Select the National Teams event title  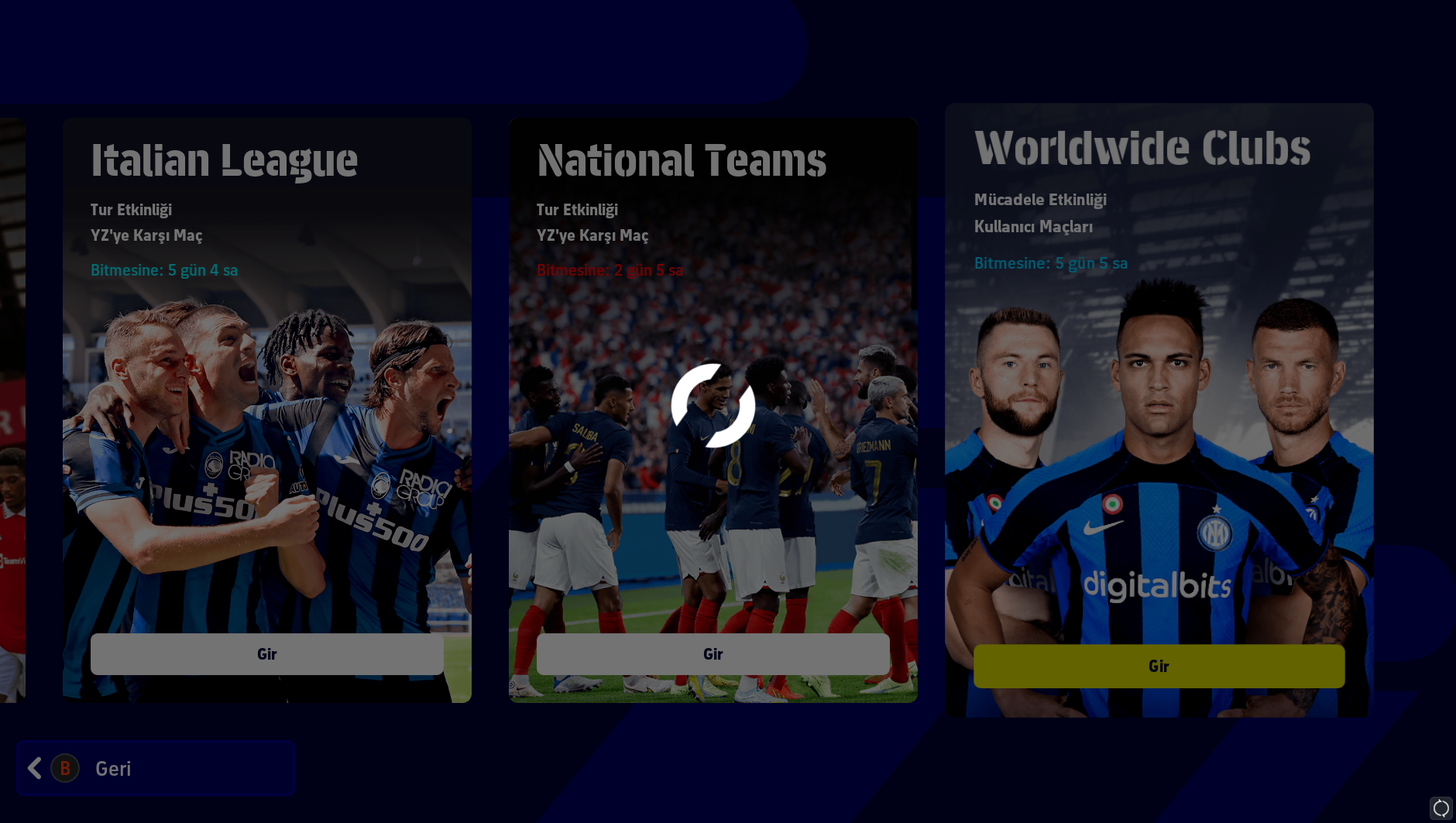[x=682, y=160]
